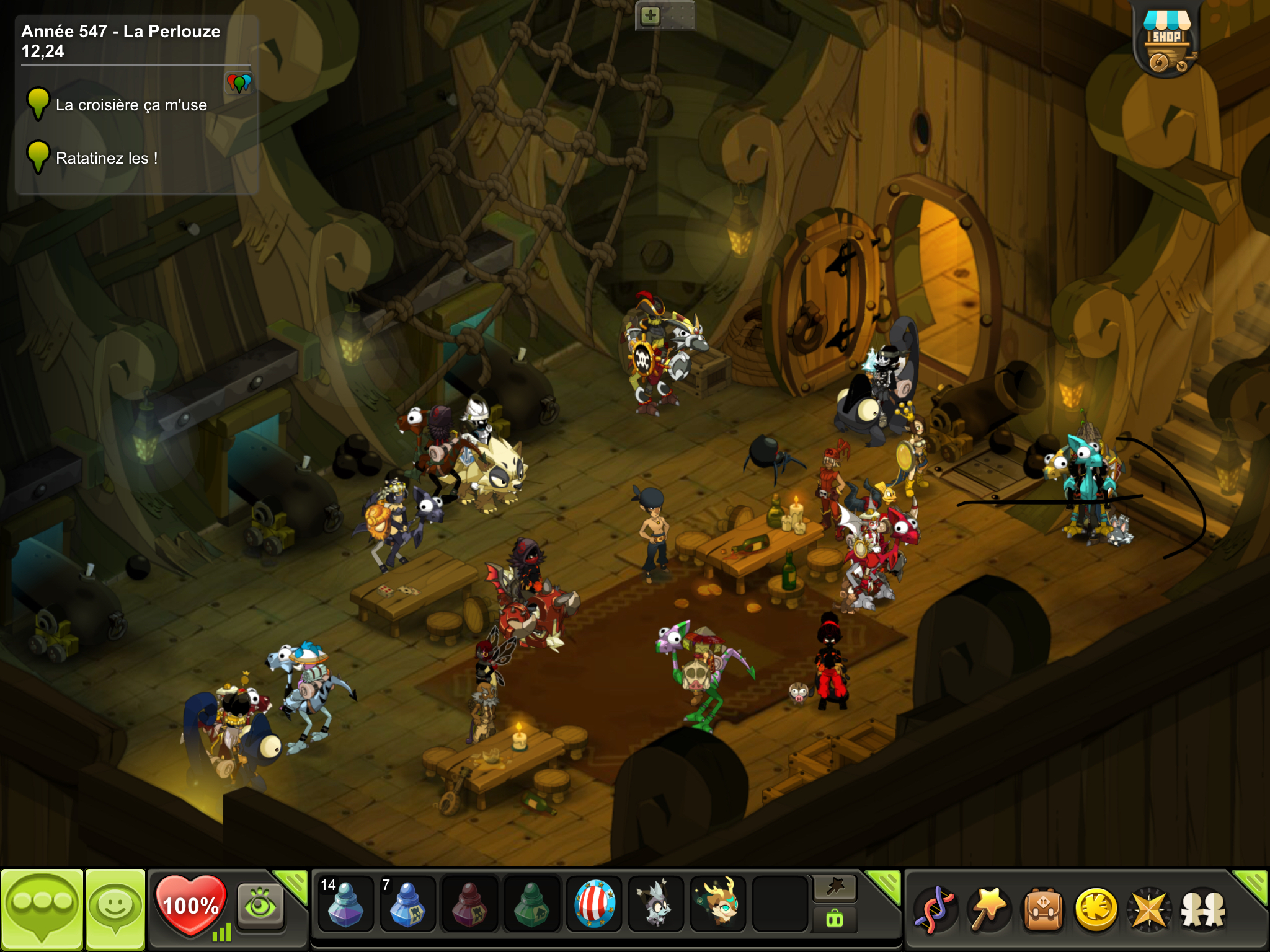
Task: Open the smiley emote menu
Action: point(115,907)
